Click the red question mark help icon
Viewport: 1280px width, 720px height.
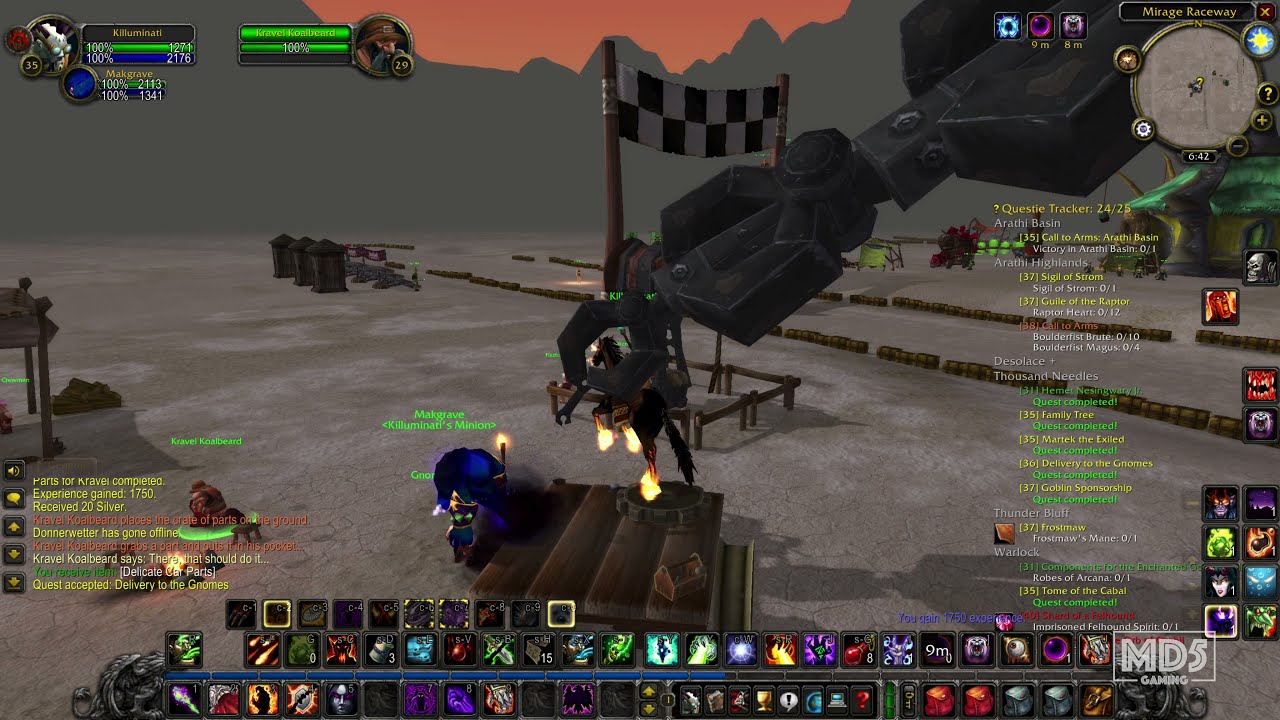[x=861, y=700]
